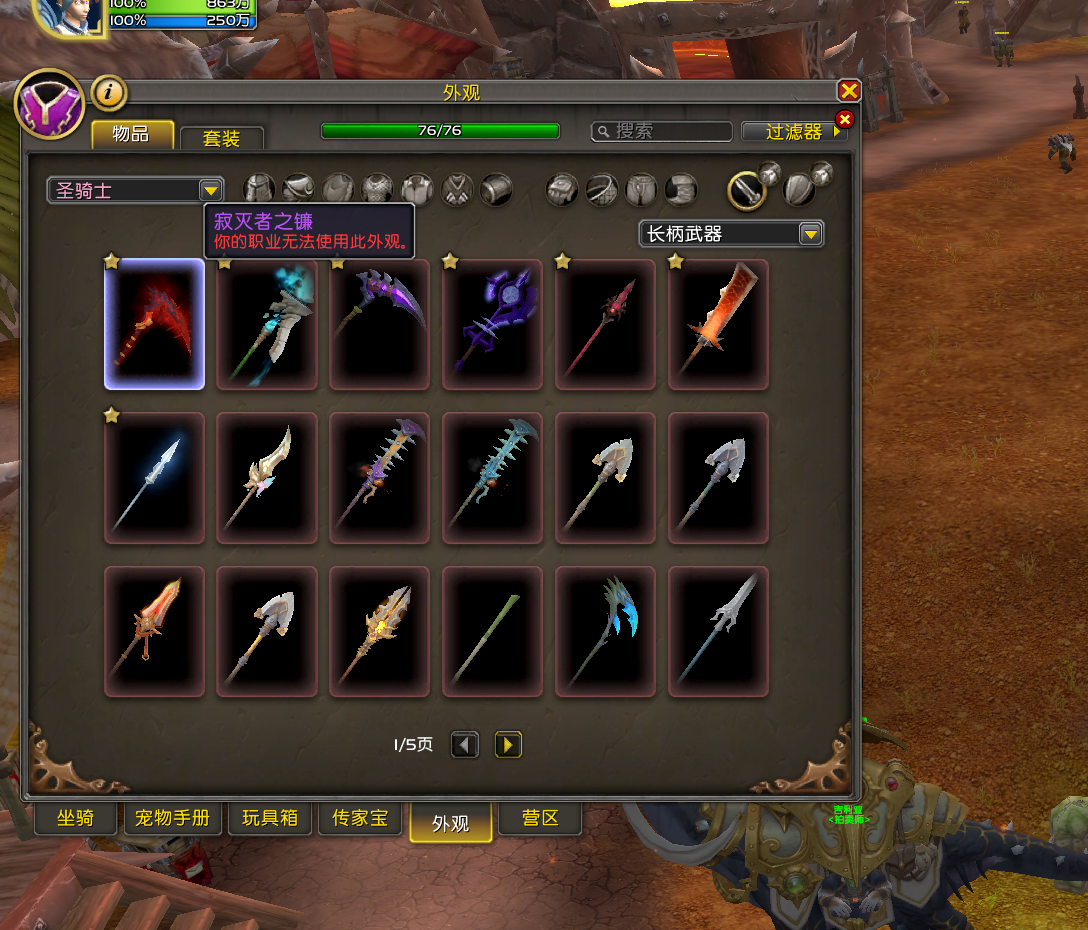Open the 坐骑 mounts tab

[76, 818]
